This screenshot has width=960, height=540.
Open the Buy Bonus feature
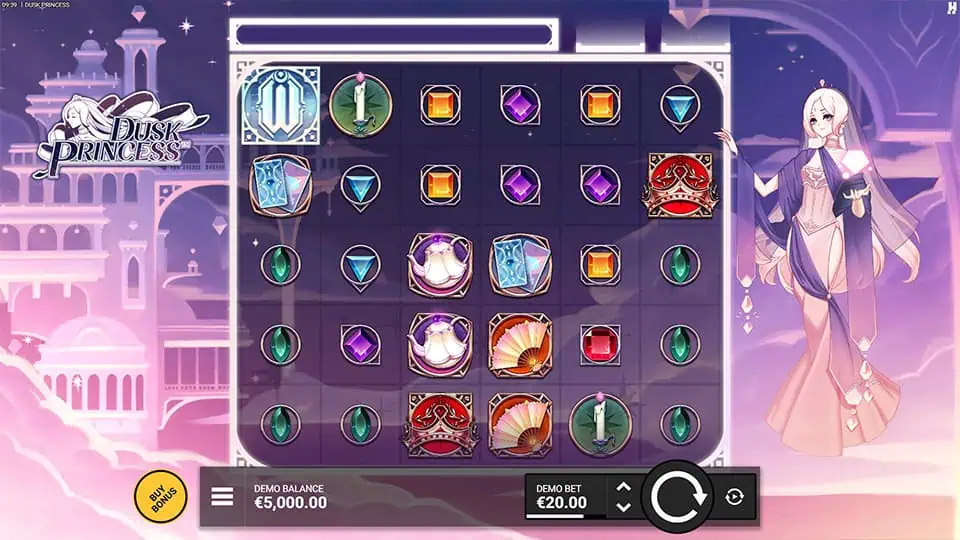point(161,496)
